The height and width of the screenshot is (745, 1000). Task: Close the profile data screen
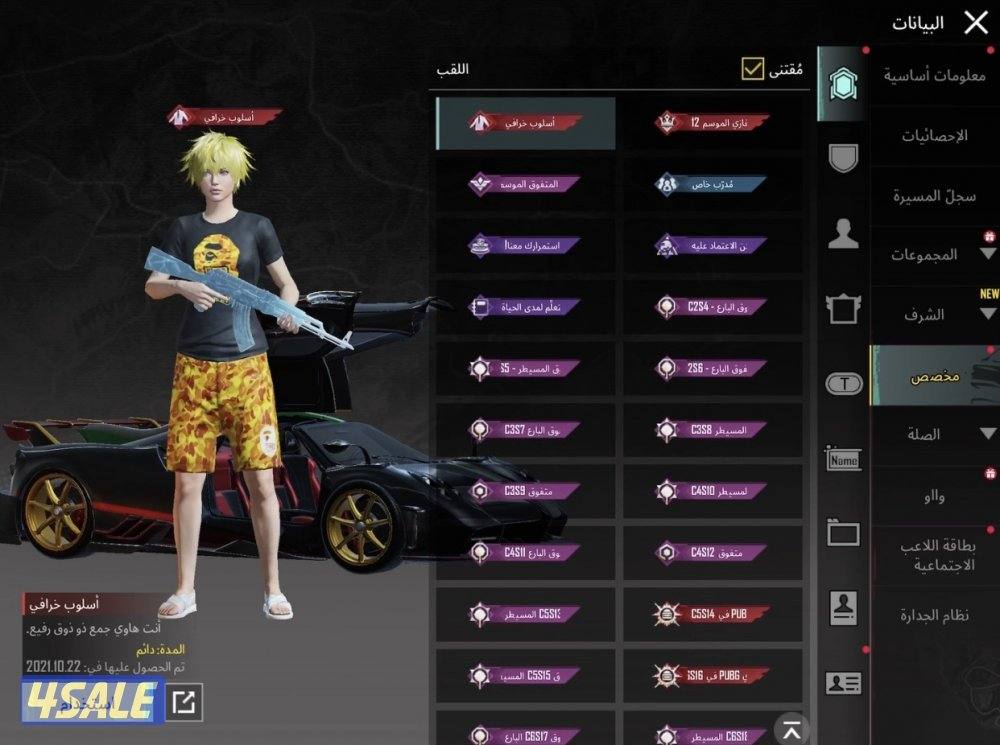pos(975,23)
